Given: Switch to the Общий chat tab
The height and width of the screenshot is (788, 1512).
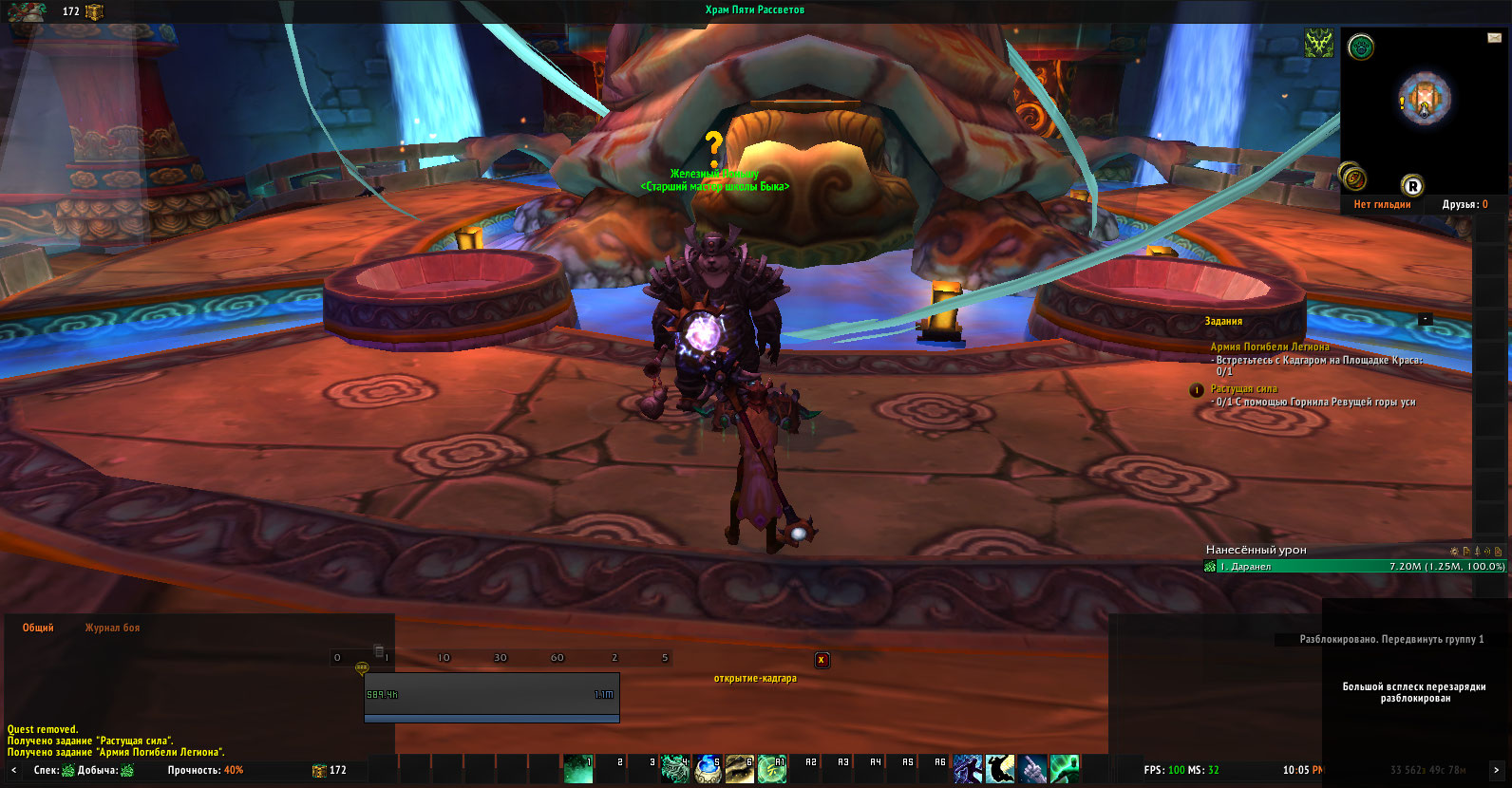Looking at the screenshot, I should (38, 628).
